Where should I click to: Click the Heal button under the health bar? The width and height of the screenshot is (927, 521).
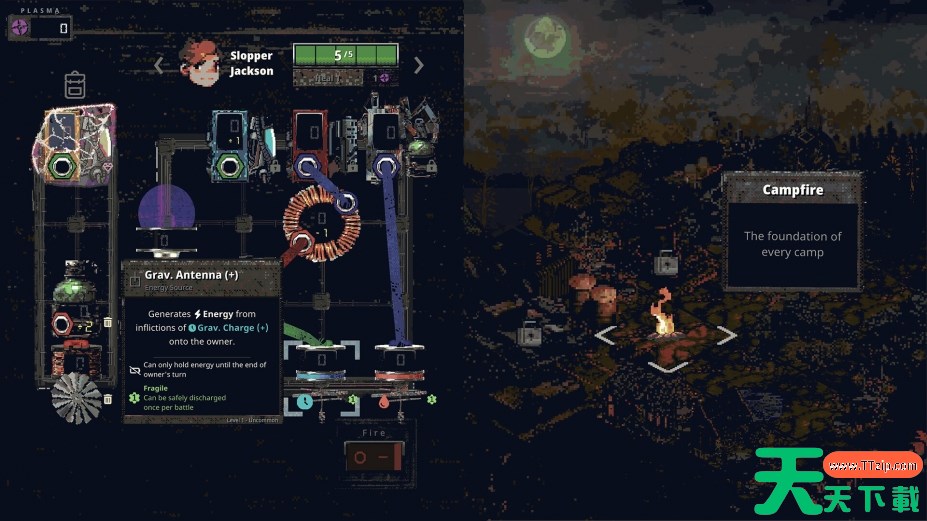pos(330,77)
